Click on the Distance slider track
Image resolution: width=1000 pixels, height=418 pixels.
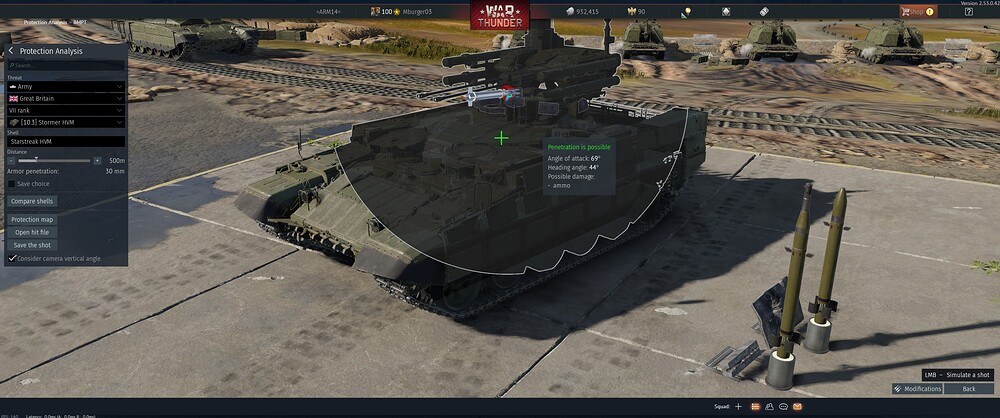coord(55,160)
